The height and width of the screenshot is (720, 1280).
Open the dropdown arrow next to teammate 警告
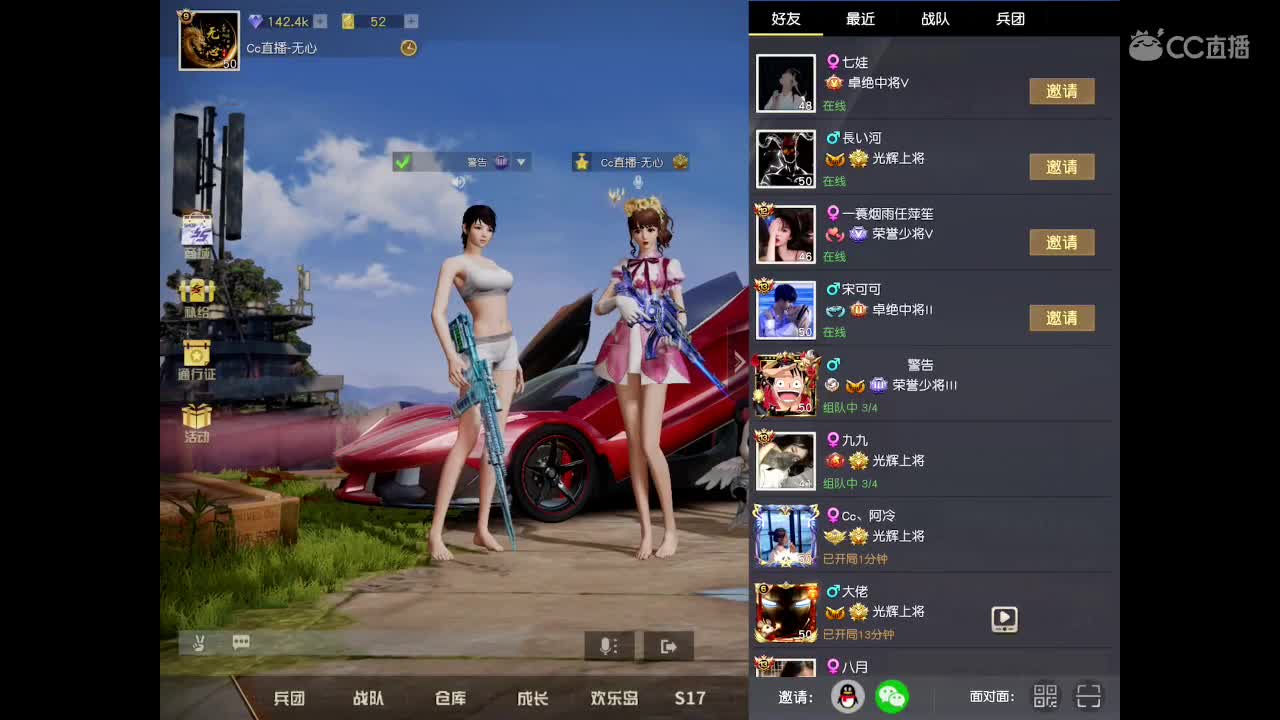[x=521, y=161]
